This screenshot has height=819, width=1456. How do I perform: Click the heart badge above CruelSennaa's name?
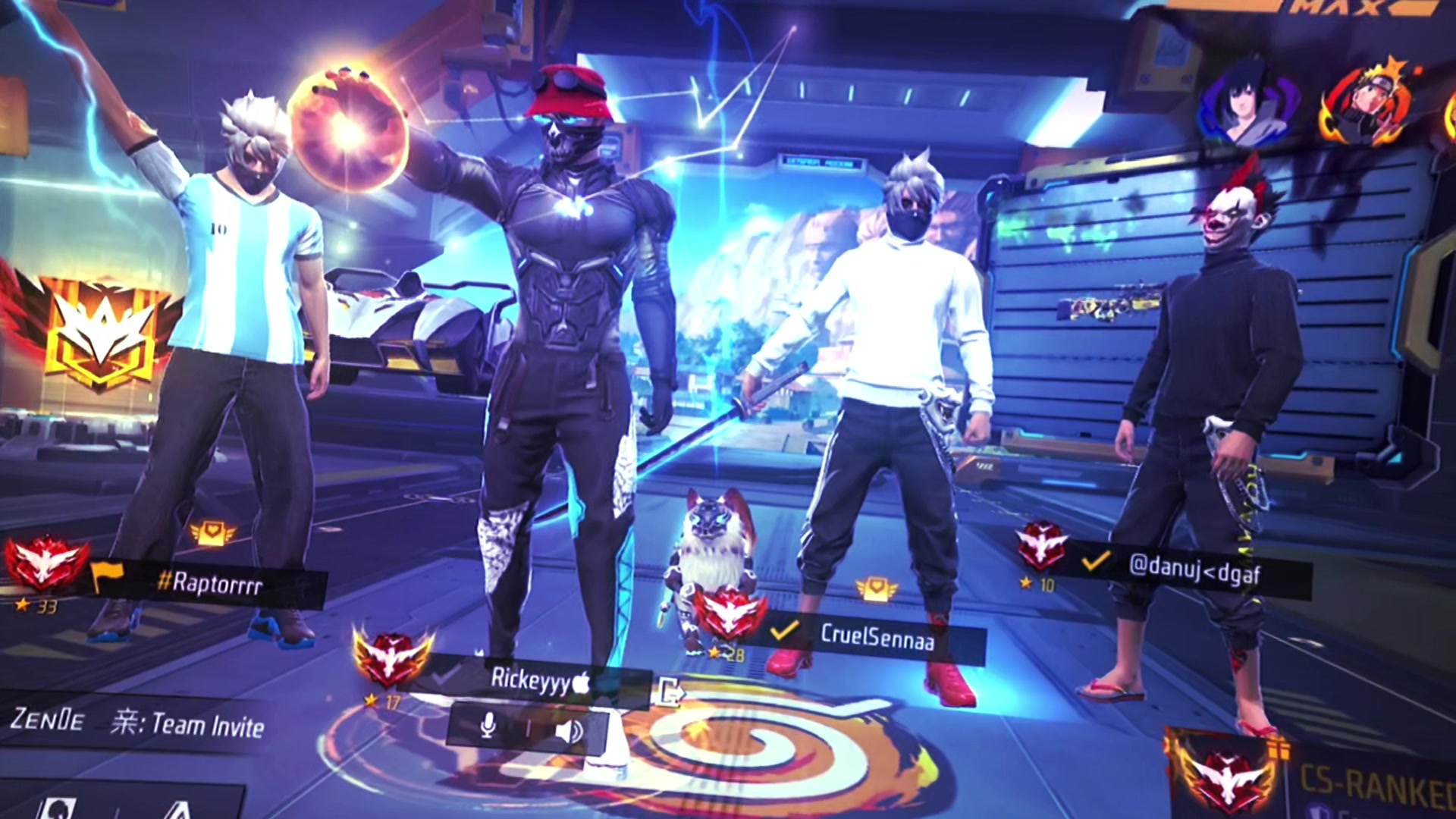(877, 588)
